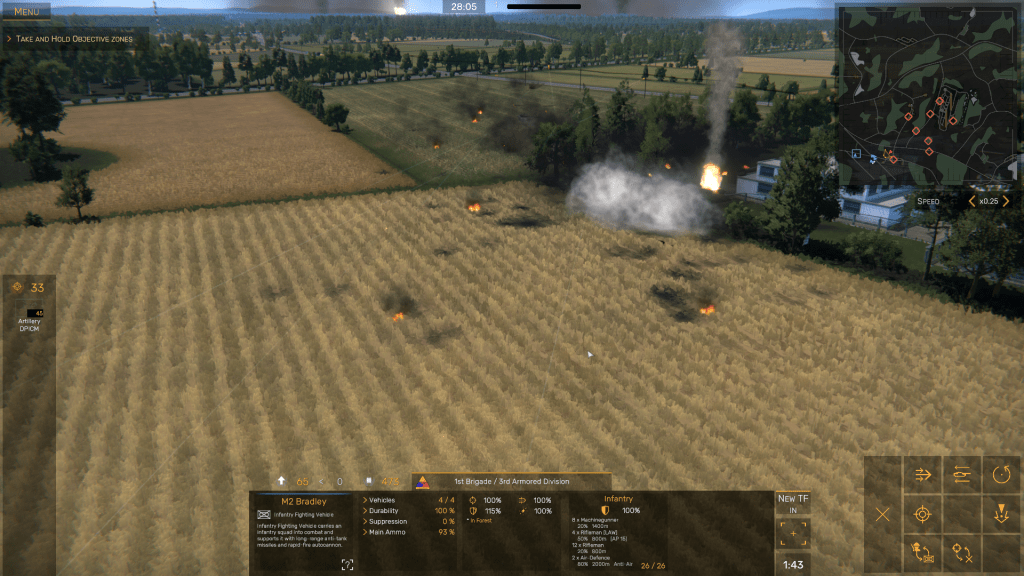Open the M2 Bradley unit info help icon
This screenshot has height=576, width=1024.
click(x=347, y=565)
